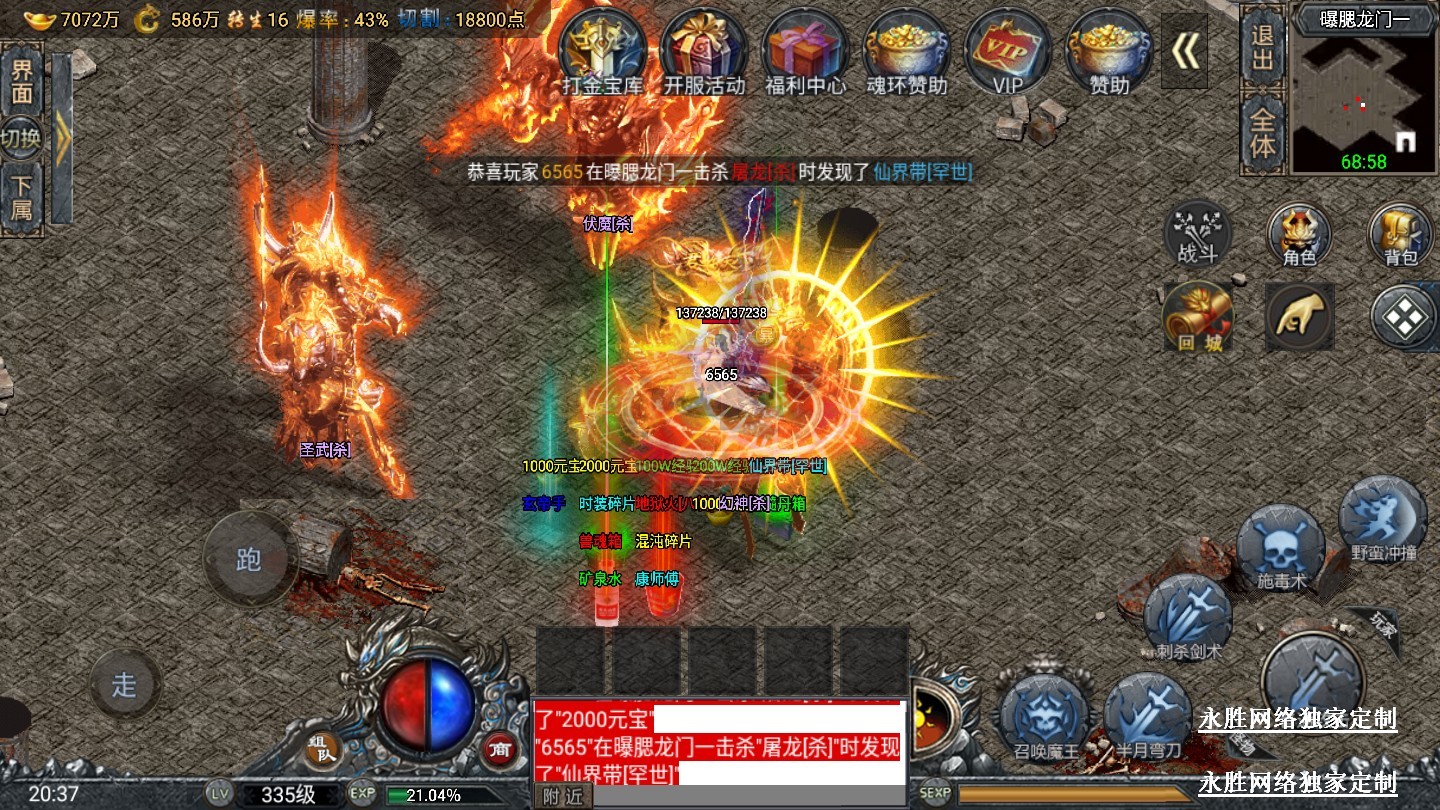Collapse the top icon bar with the arrows

[1185, 51]
